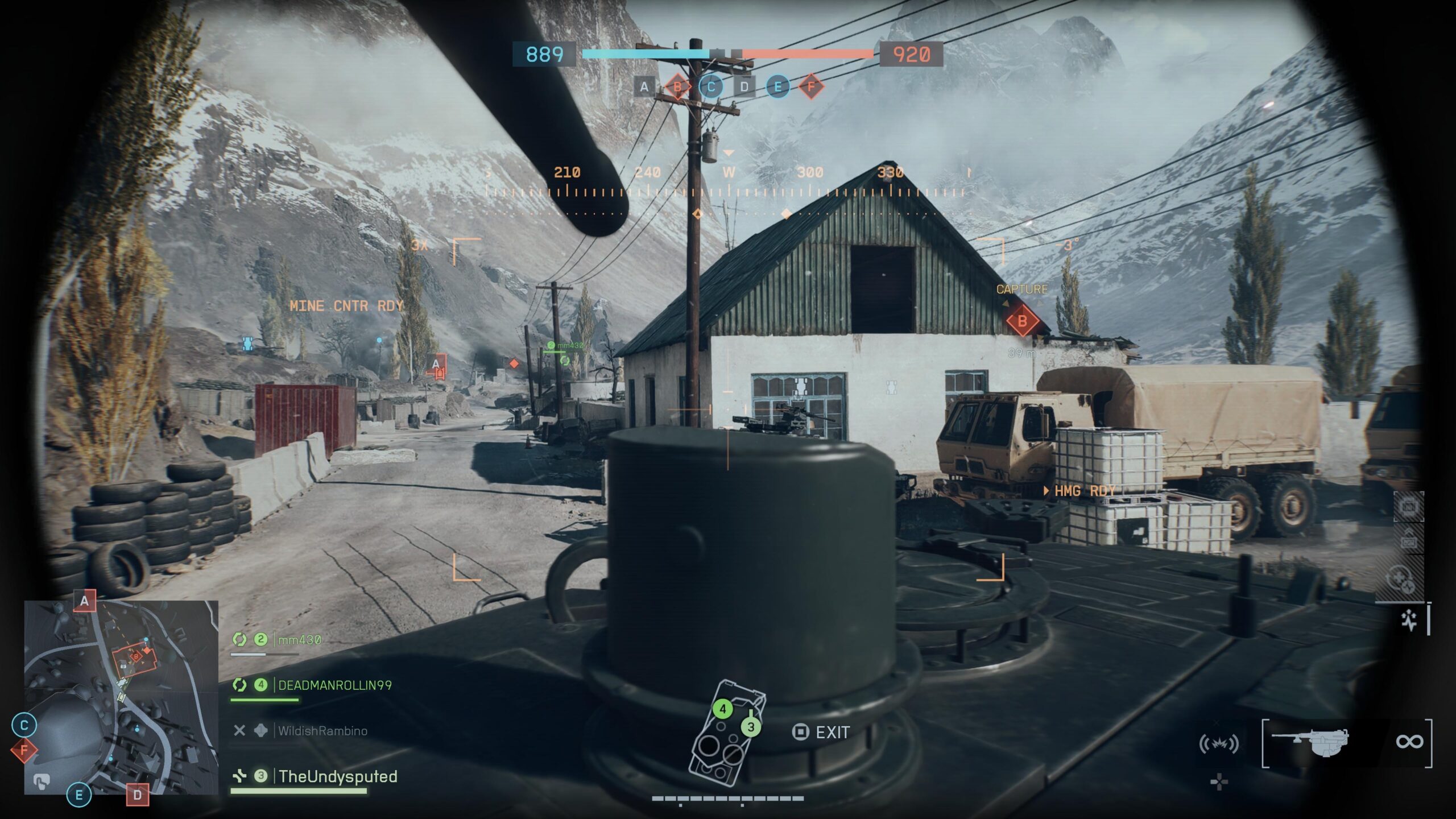Select DEADMANROLLIN99 in the squad list
The image size is (1456, 819).
[x=334, y=685]
